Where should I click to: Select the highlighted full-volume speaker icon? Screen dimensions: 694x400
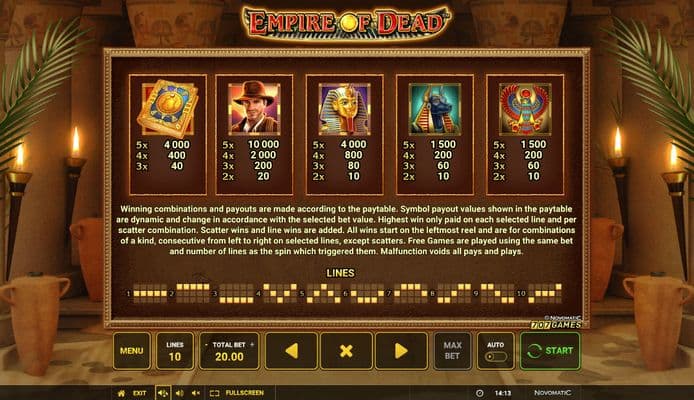pos(162,393)
